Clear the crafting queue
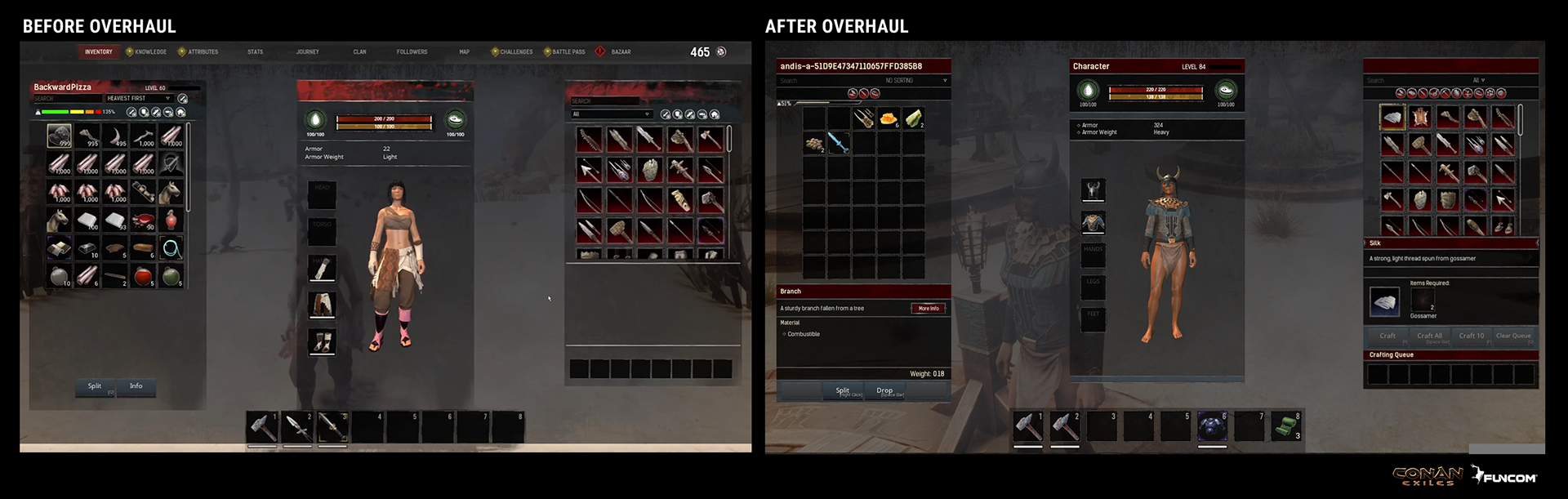 (x=1513, y=336)
